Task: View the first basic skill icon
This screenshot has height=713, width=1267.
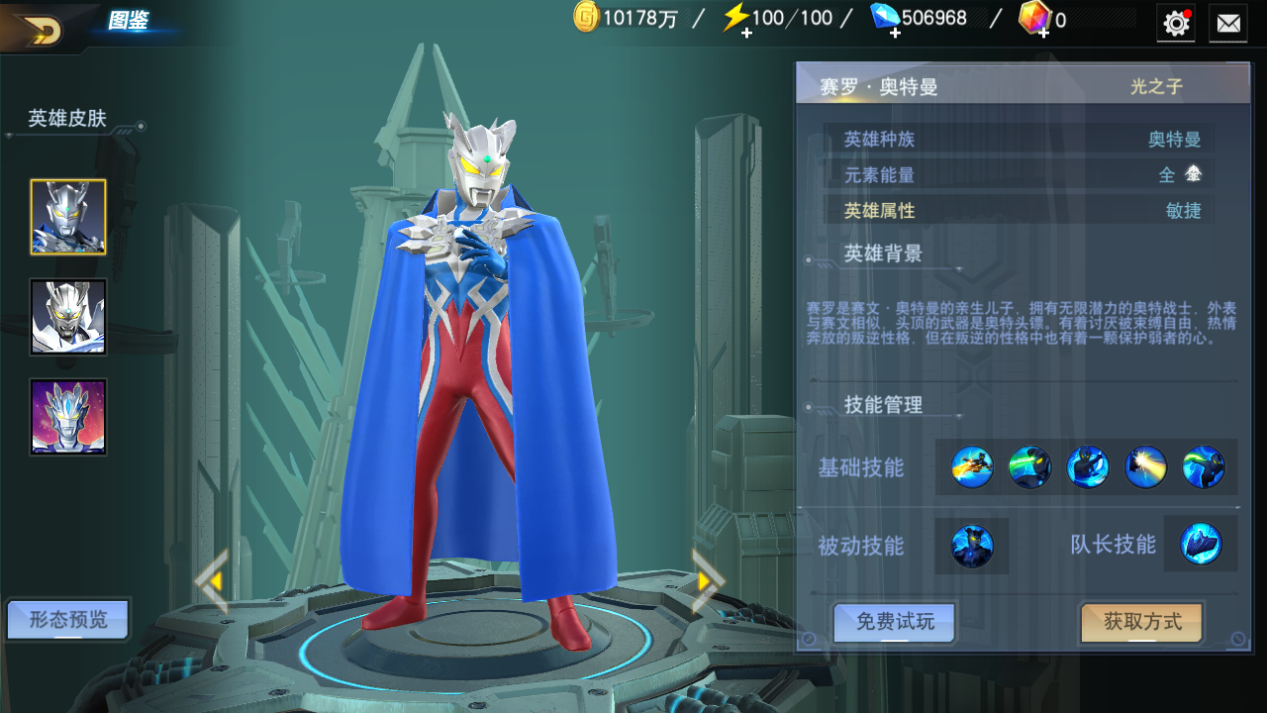Action: (x=972, y=468)
